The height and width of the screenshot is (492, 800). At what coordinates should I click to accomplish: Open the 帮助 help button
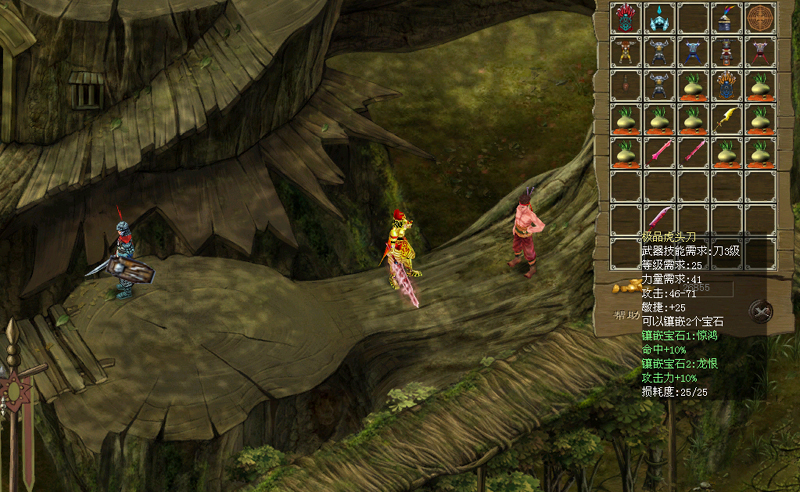627,316
